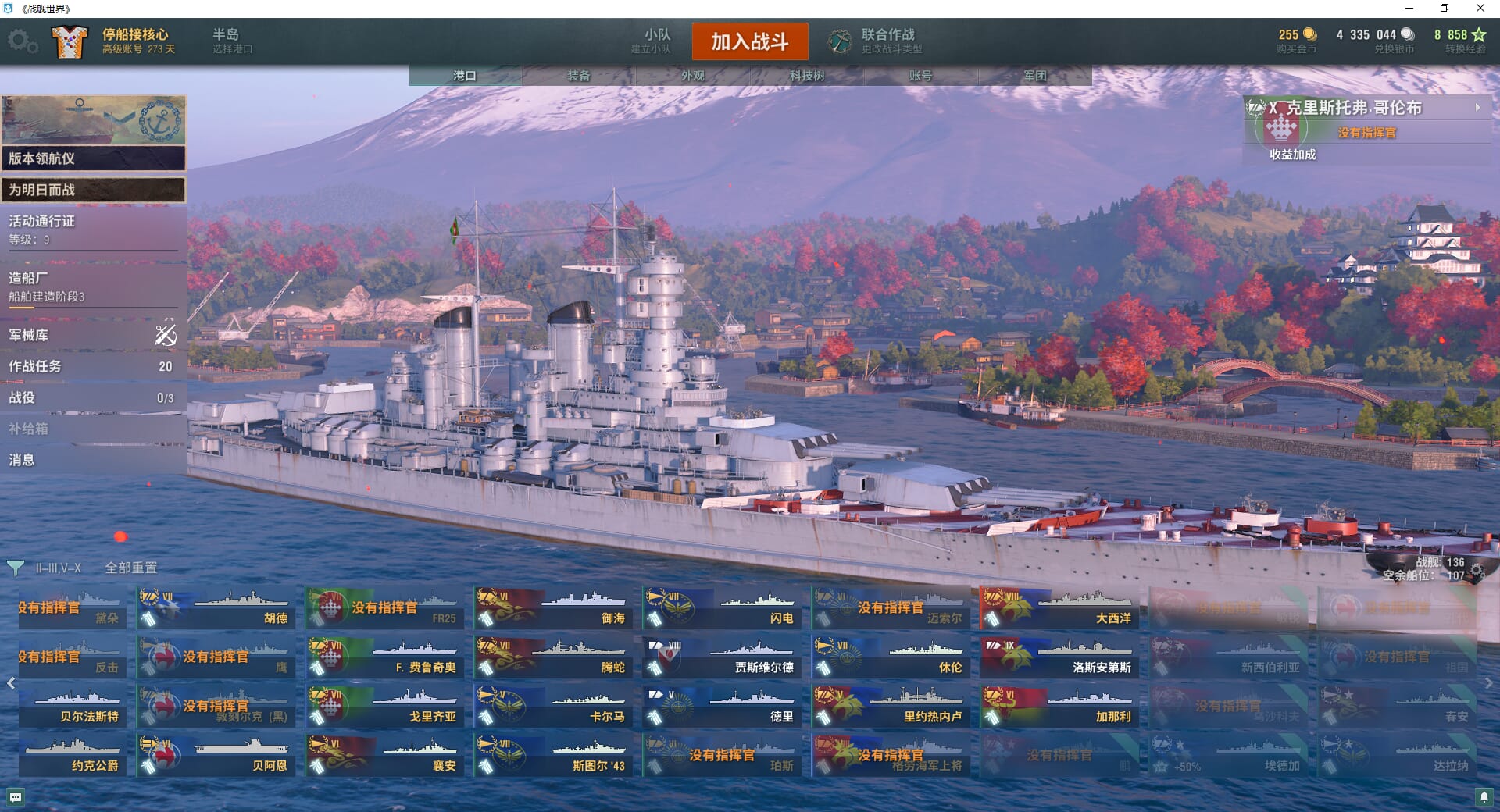Open the settings gear icon

tap(21, 41)
